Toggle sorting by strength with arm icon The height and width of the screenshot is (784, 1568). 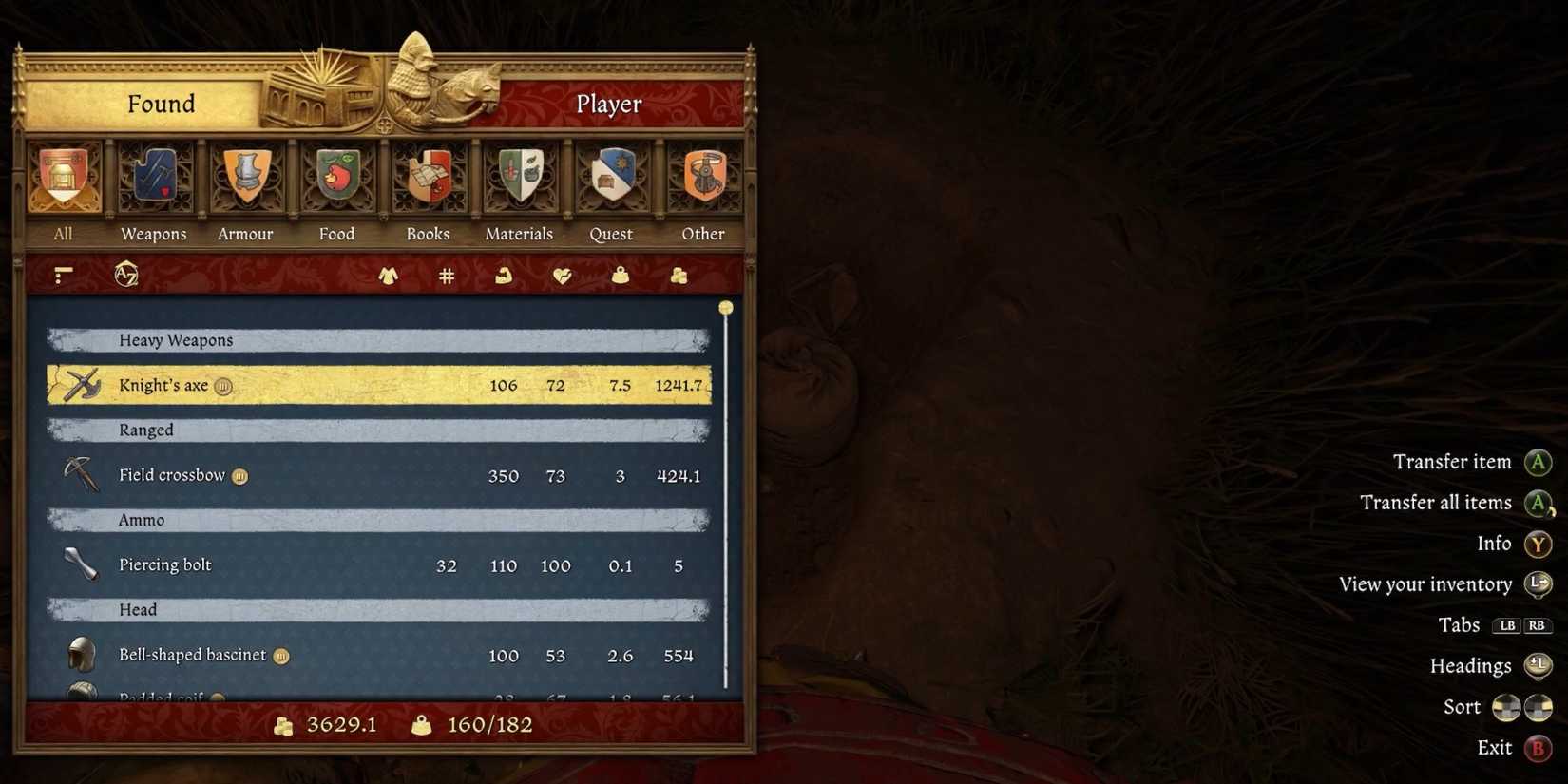tap(502, 276)
